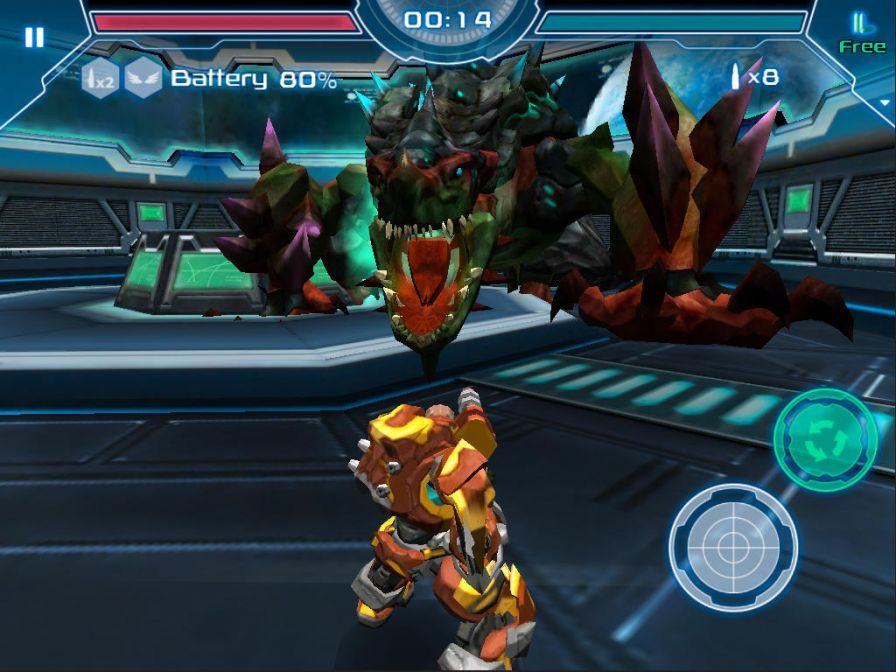Select the x2 bullet power-up hexagon
This screenshot has height=672, width=896.
[100, 79]
